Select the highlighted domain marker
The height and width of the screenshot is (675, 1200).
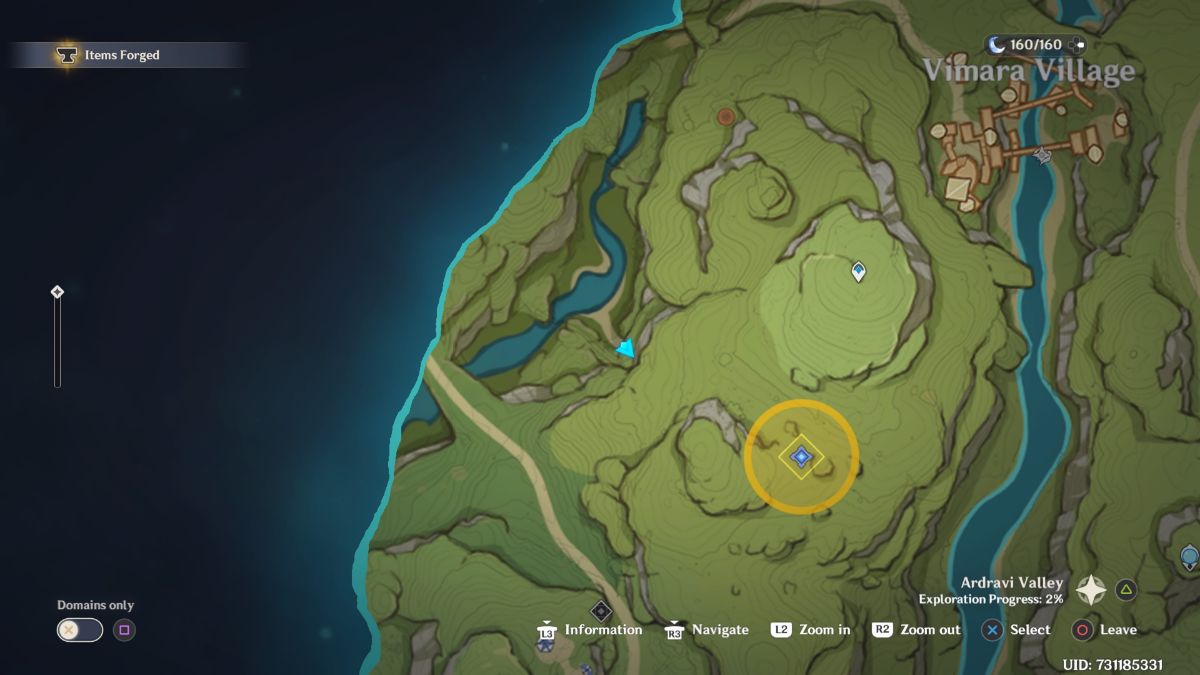tap(801, 457)
